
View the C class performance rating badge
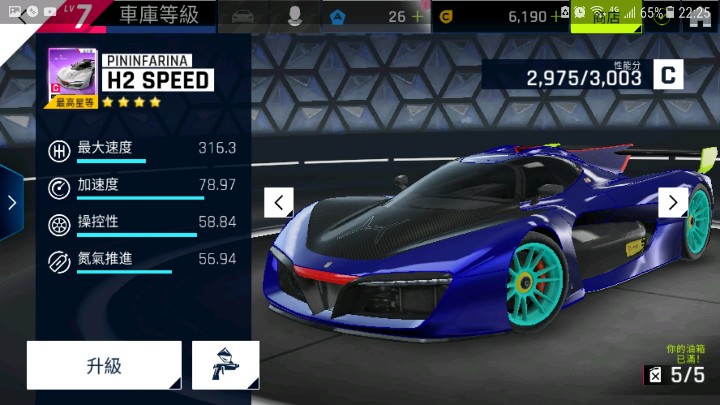[x=668, y=73]
